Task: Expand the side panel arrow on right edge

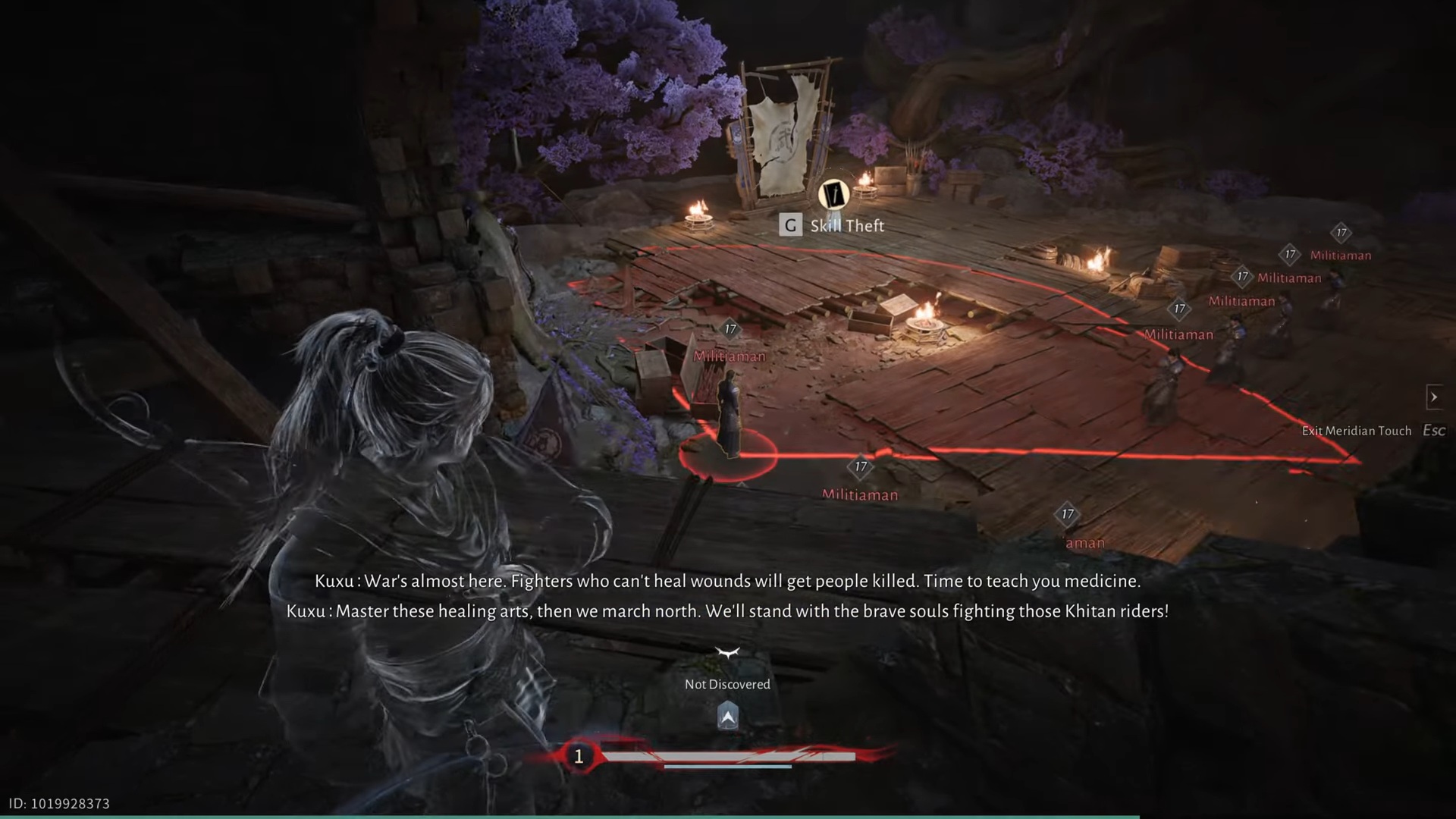Action: point(1433,397)
